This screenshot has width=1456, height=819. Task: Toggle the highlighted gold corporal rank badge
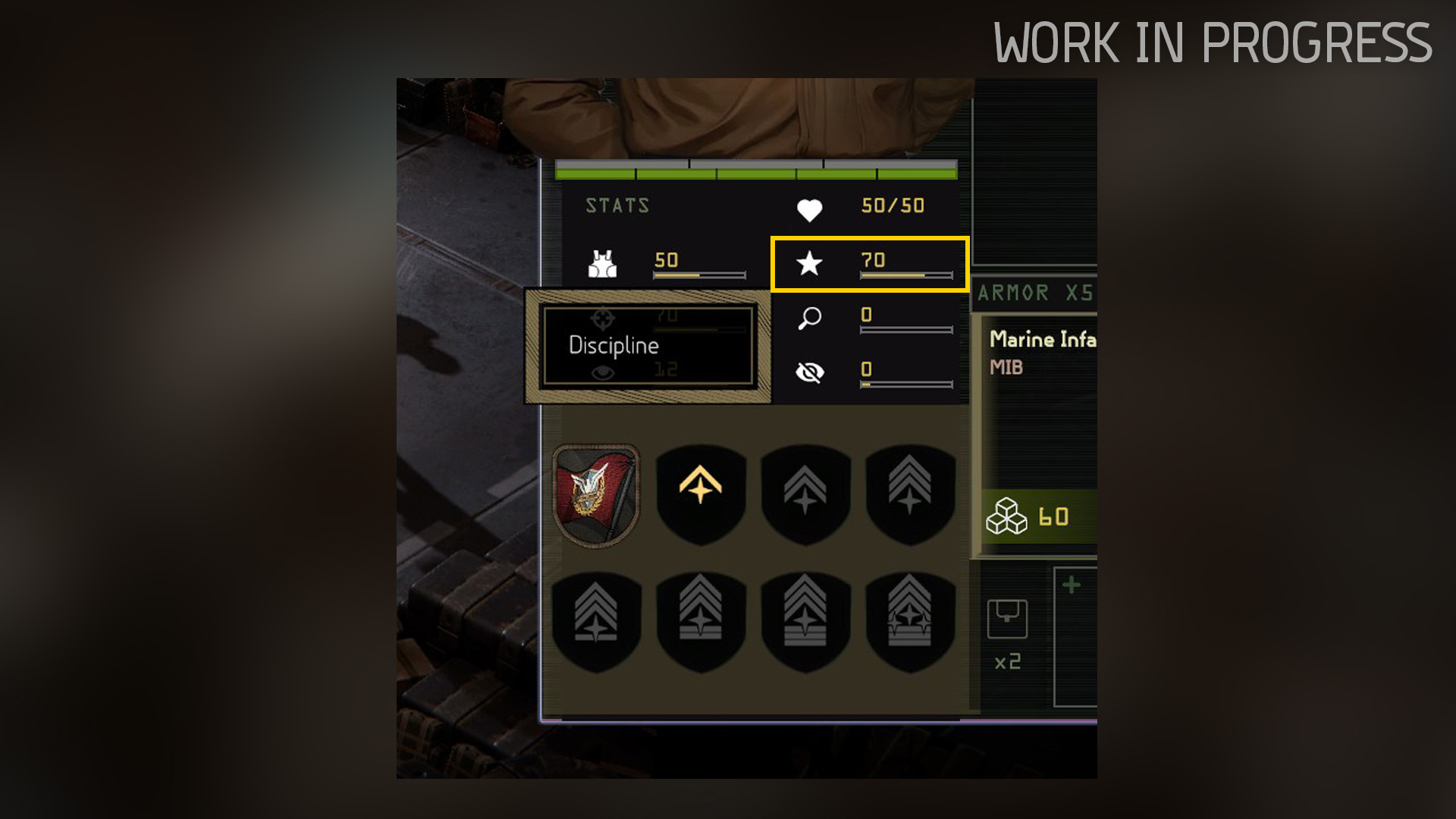[701, 493]
